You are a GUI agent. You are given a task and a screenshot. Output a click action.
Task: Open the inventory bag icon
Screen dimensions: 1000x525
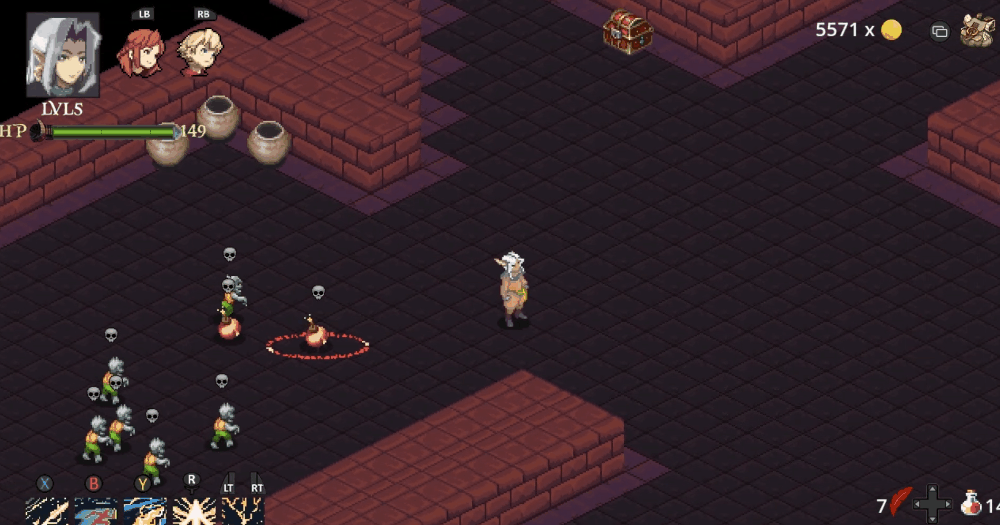pos(977,31)
